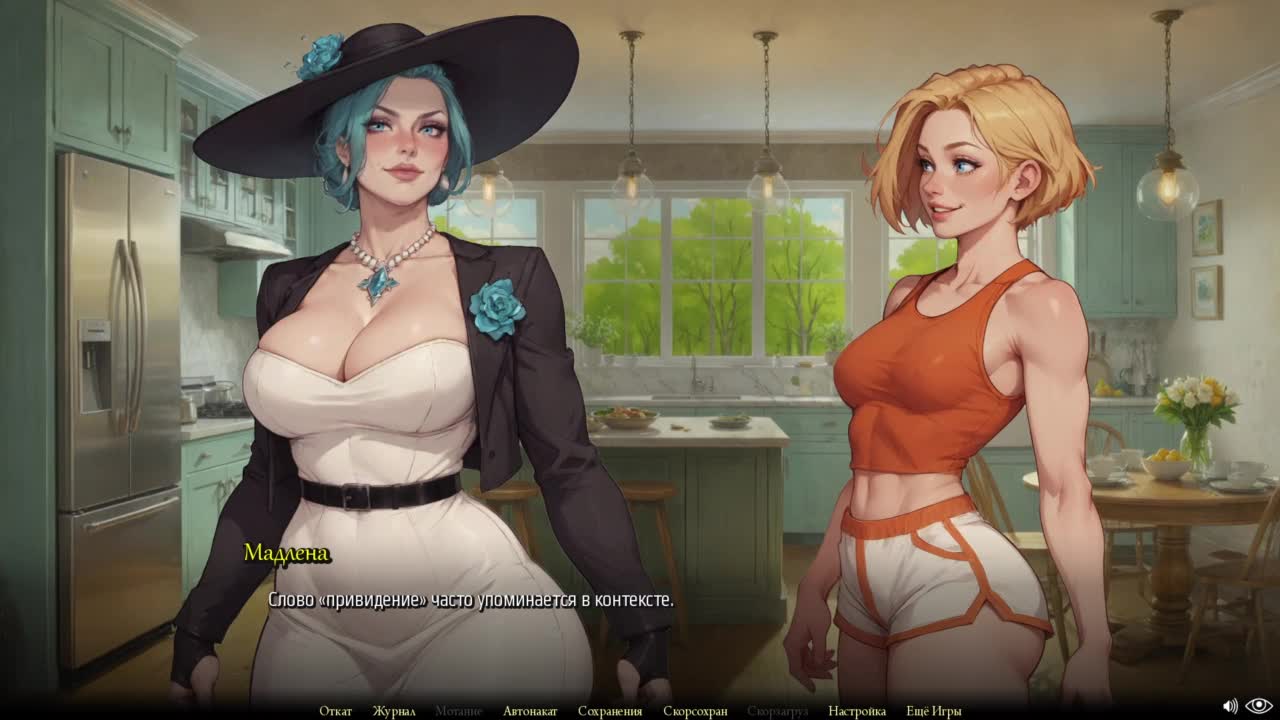
Task: Click the Откат rollback button
Action: click(335, 711)
